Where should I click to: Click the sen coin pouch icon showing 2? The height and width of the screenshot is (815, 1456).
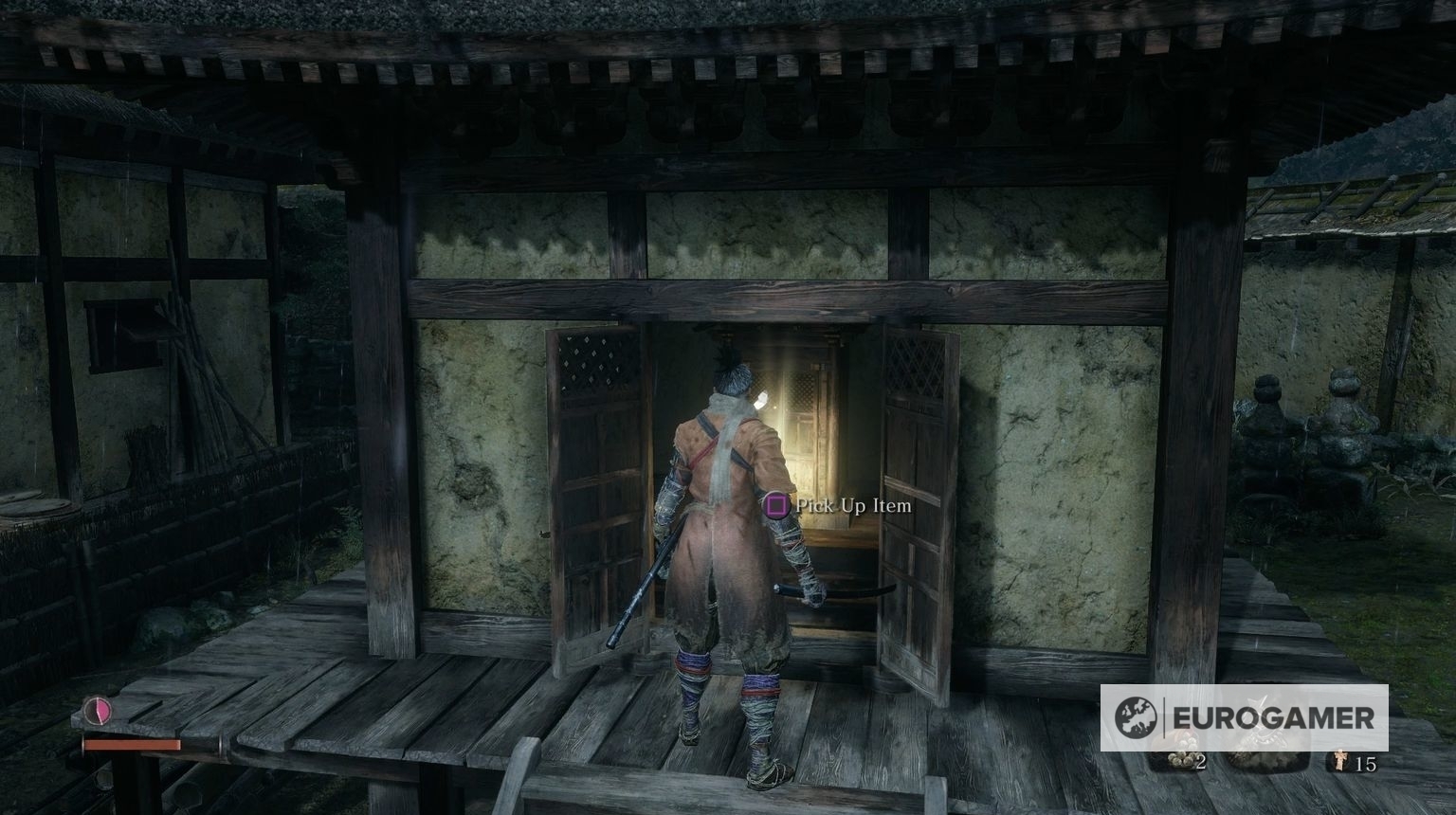1180,760
